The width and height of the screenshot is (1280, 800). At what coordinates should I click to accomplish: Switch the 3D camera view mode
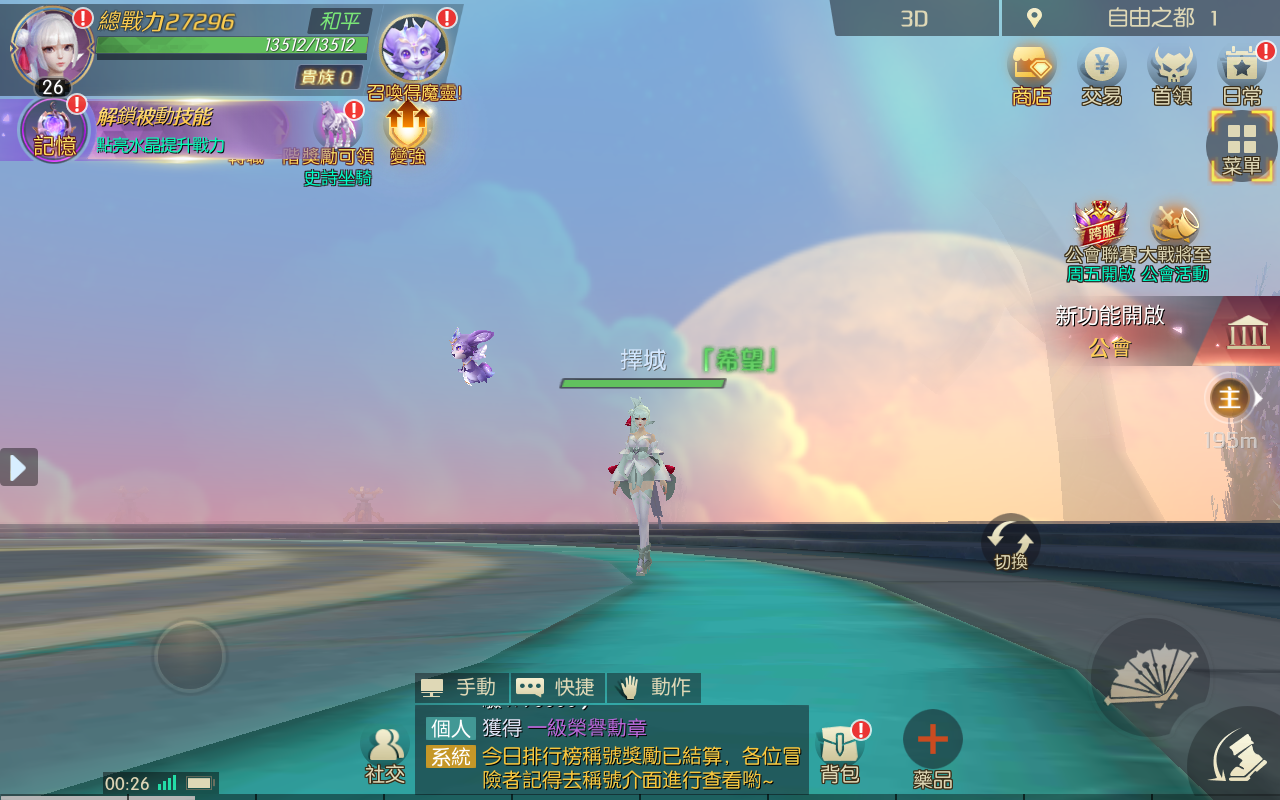coord(913,17)
